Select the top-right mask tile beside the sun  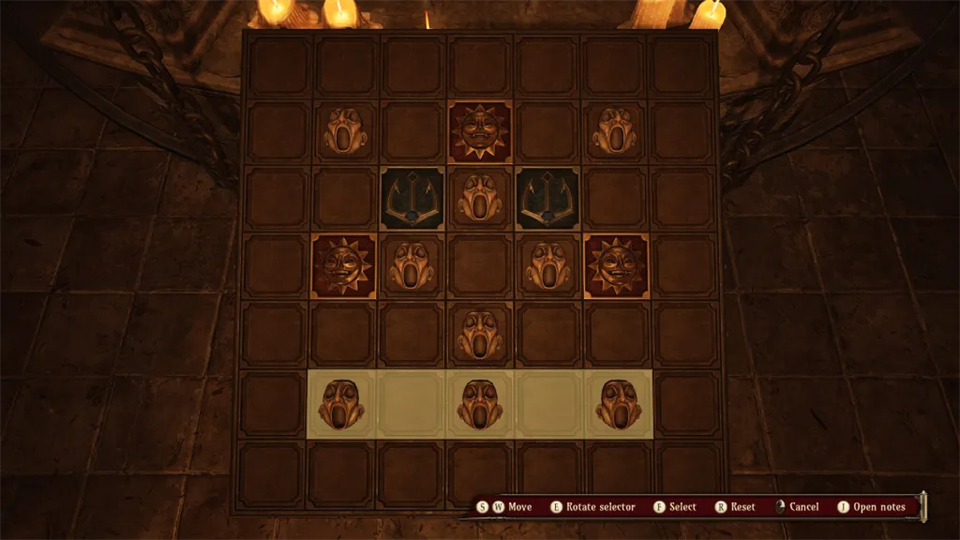coord(616,131)
